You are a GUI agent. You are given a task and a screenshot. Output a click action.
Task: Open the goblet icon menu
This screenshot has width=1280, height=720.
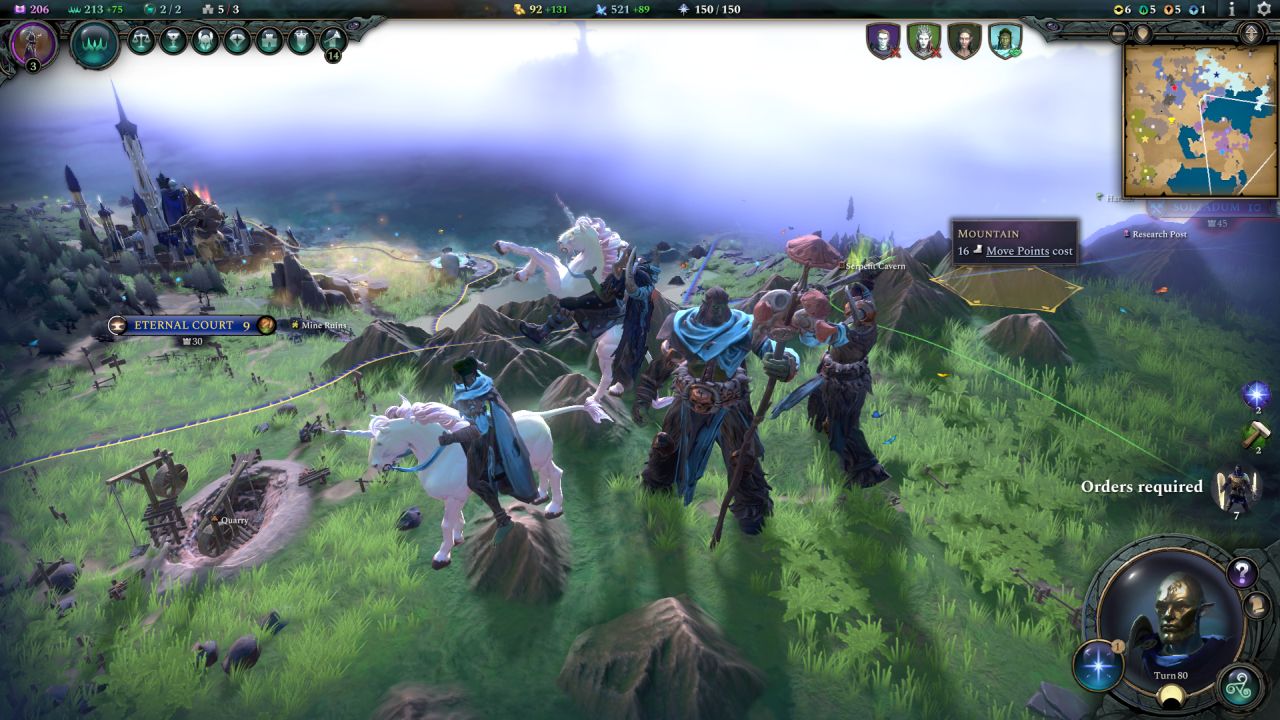tap(173, 41)
